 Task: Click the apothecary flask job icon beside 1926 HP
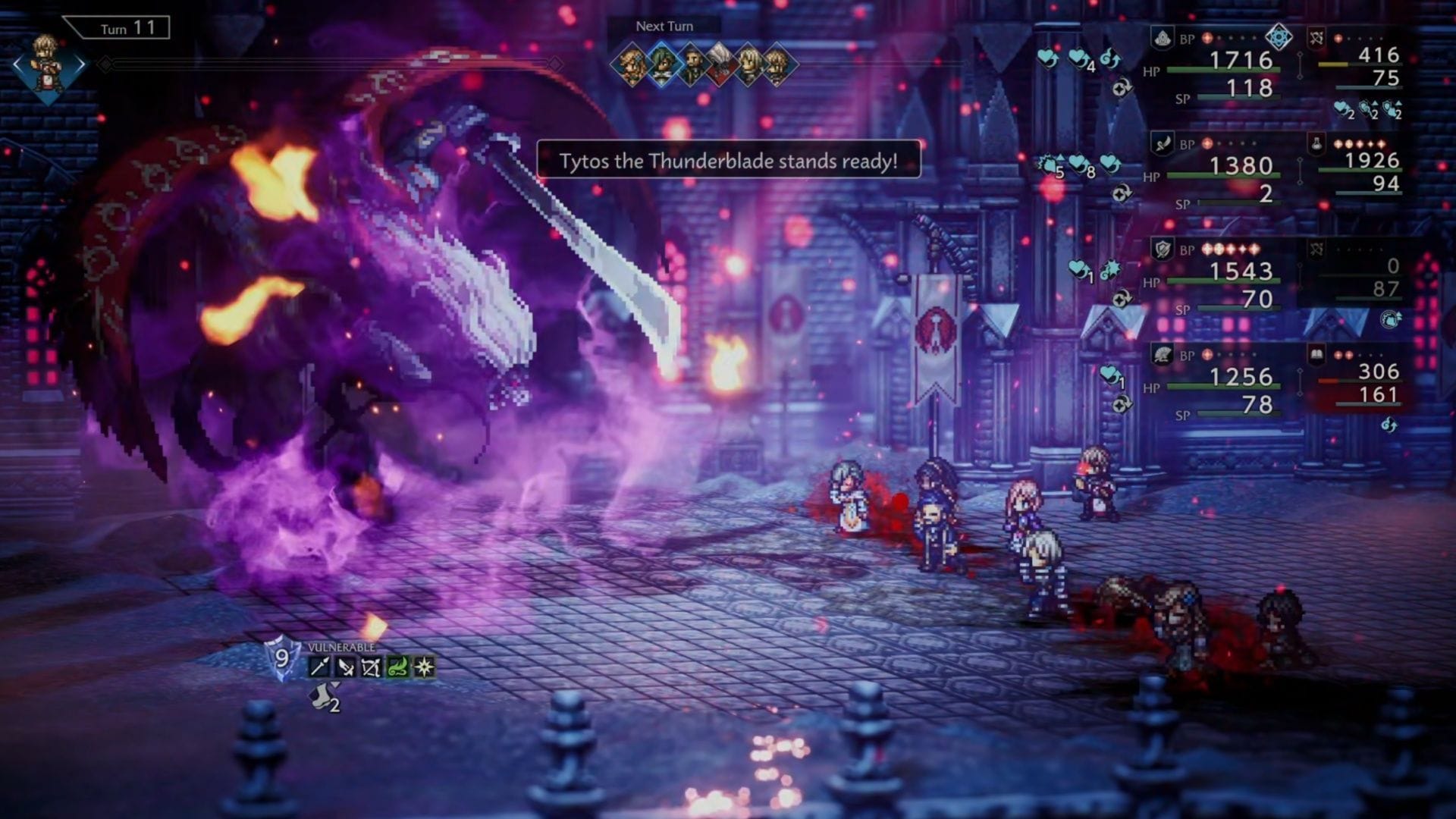(x=1316, y=142)
